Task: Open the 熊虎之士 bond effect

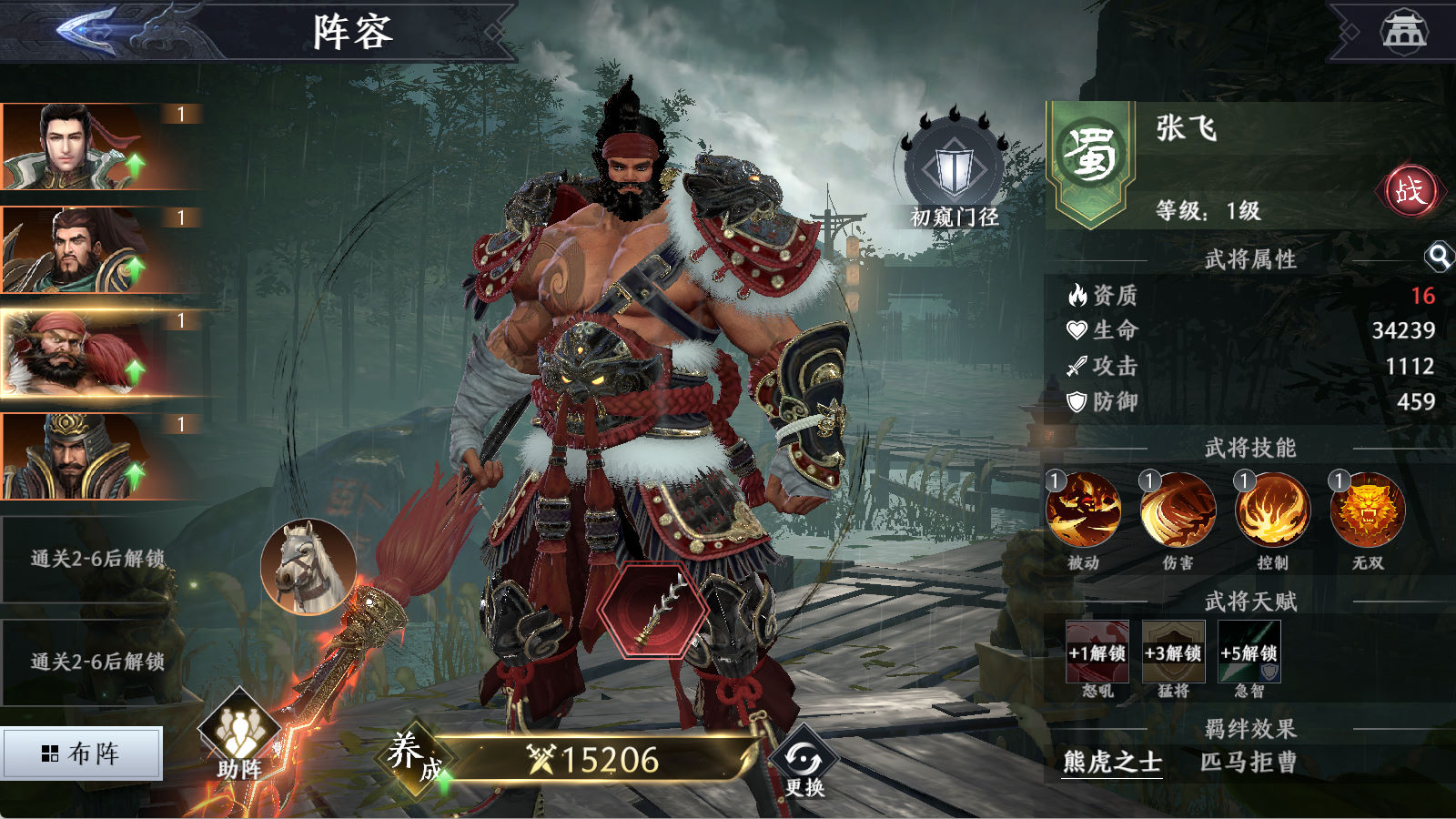Action: tap(1112, 762)
